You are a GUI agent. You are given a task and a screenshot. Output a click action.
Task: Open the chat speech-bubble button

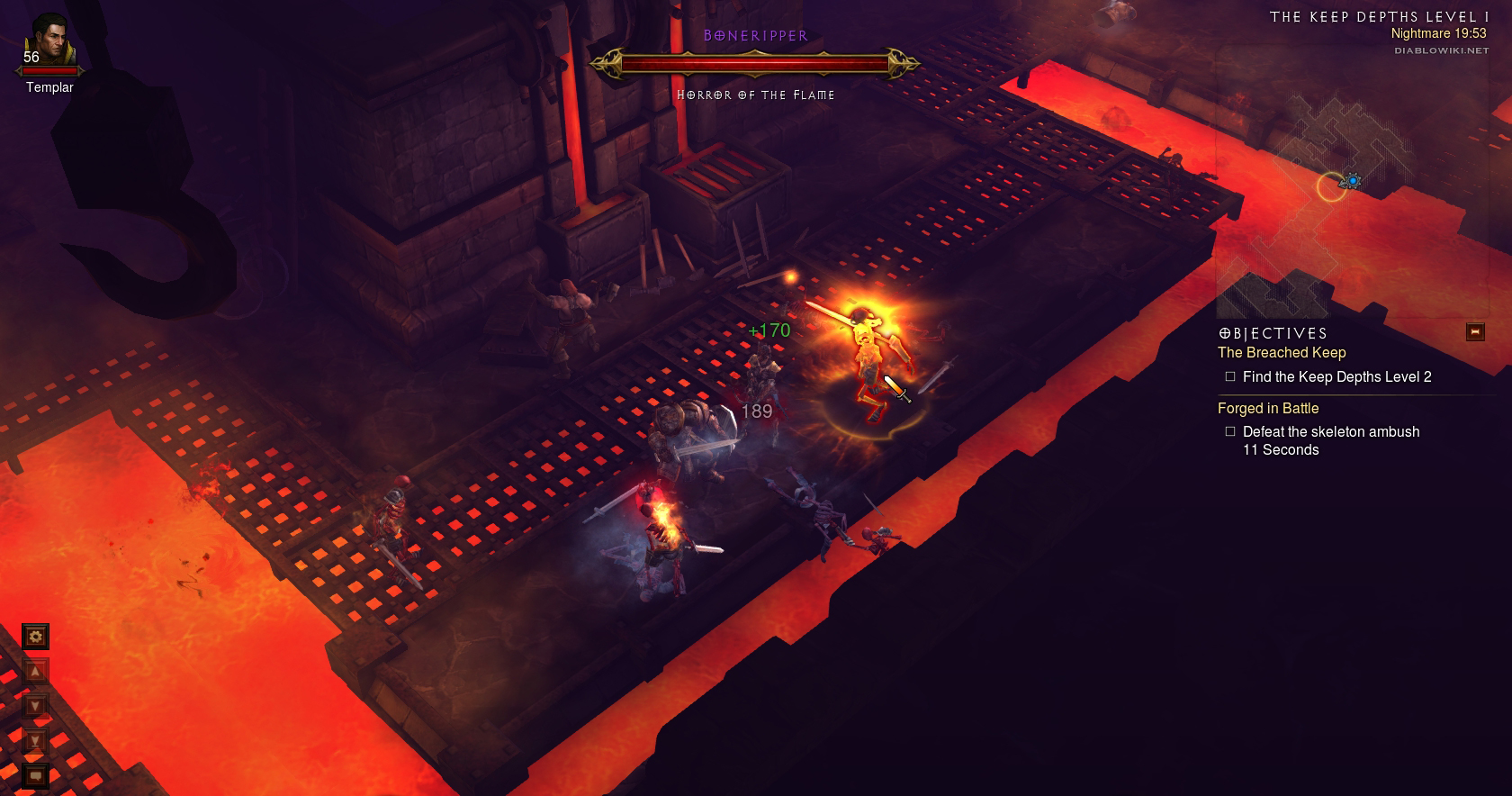pos(35,774)
